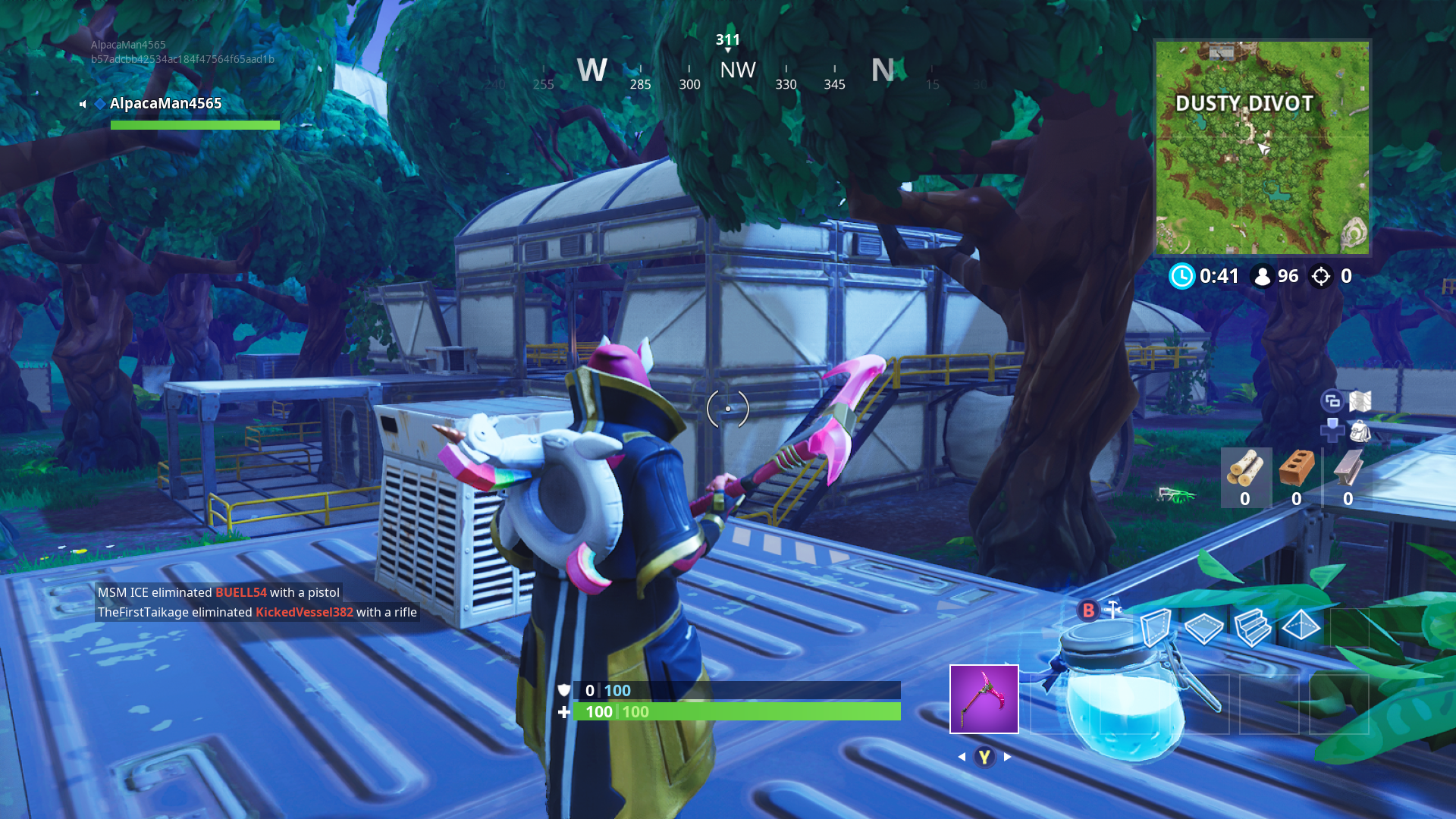Click the match timer showing 0:41
The image size is (1456, 819).
click(1217, 276)
